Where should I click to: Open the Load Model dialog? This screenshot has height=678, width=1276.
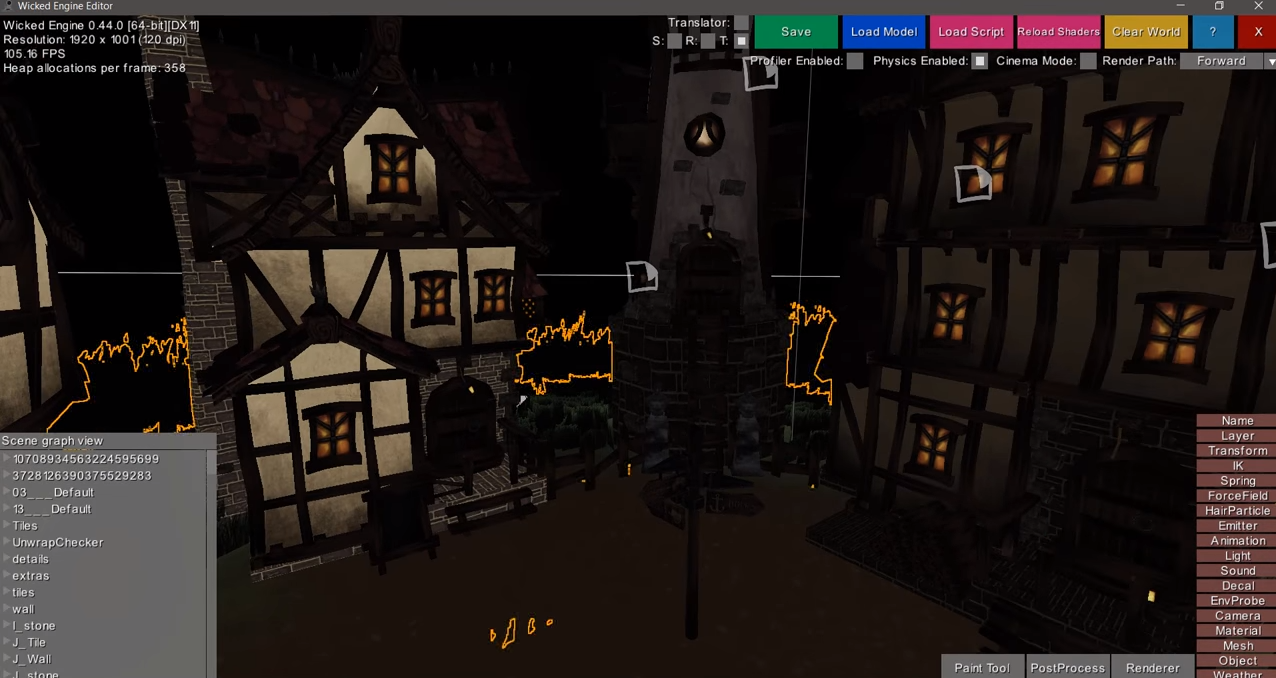tap(883, 32)
